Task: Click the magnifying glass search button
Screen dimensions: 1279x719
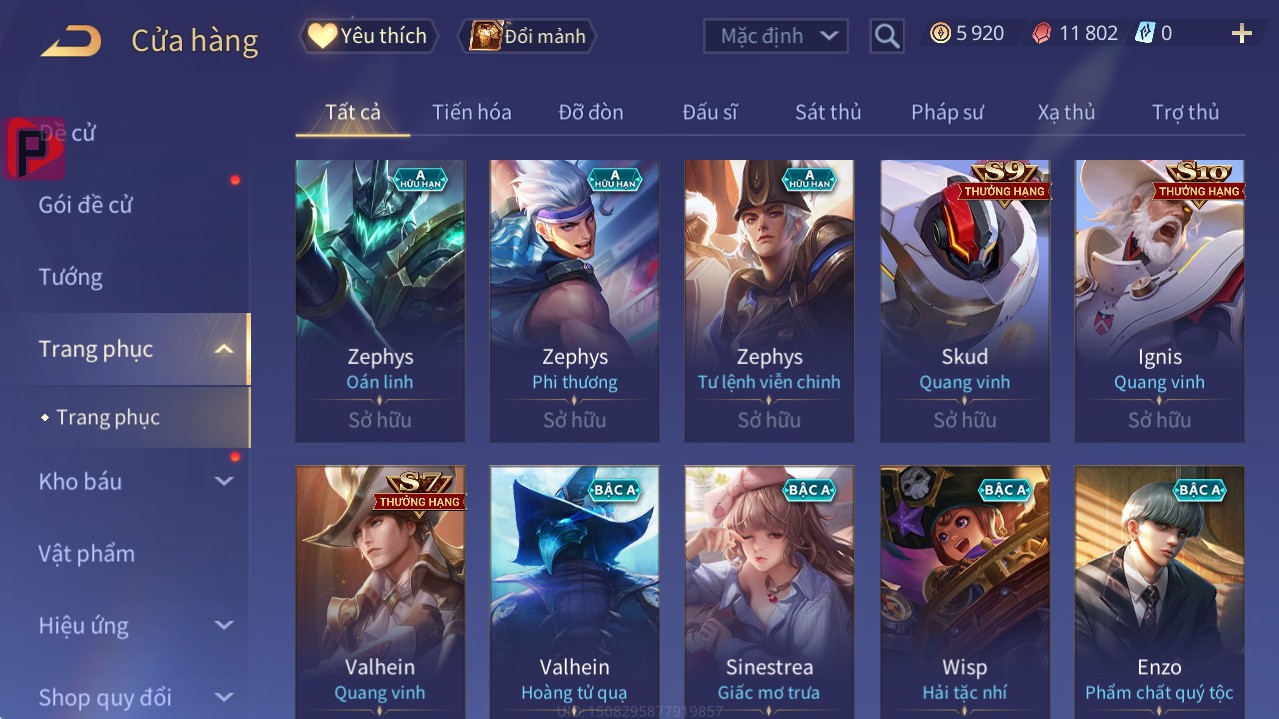Action: tap(886, 36)
